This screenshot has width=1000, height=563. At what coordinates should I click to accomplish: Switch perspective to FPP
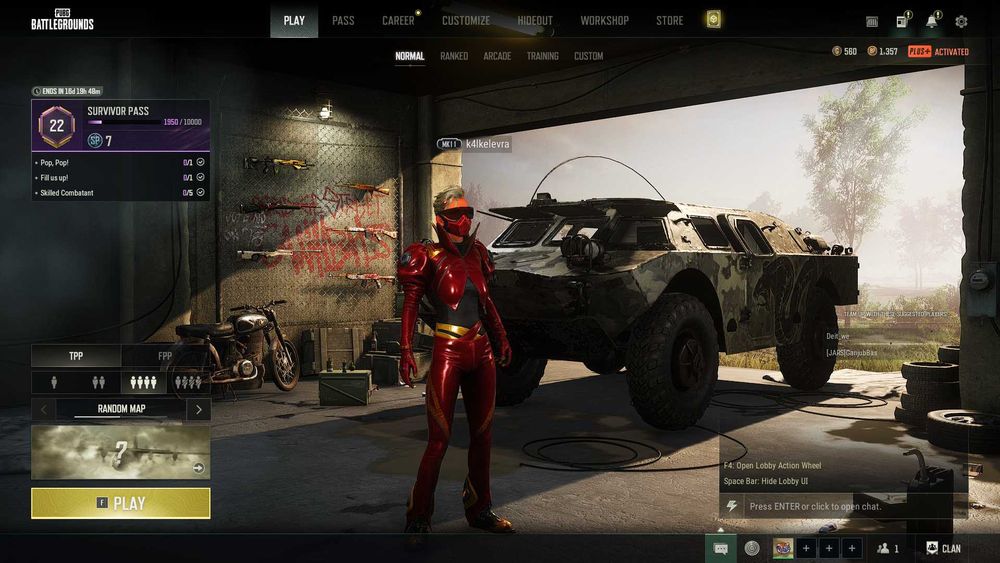(x=165, y=355)
